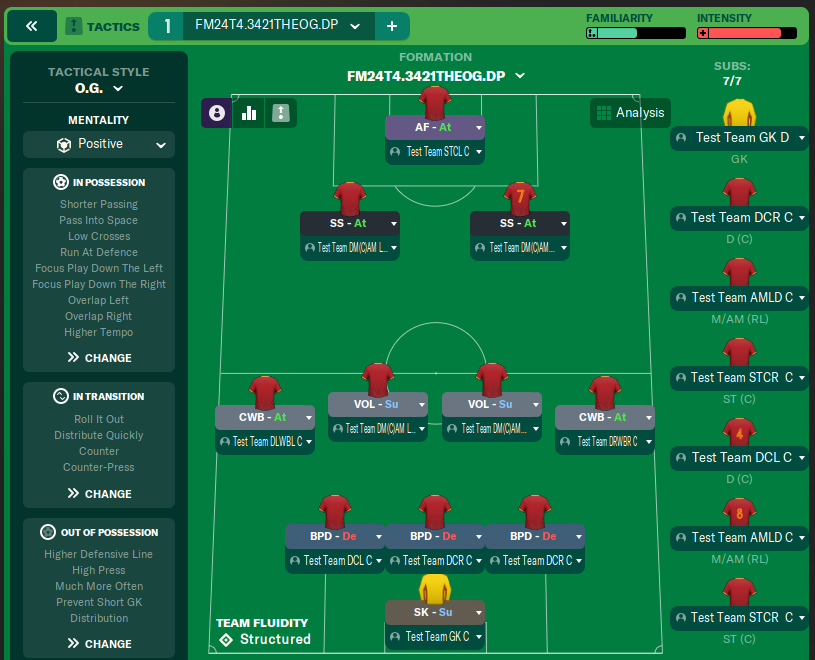The height and width of the screenshot is (660, 815).
Task: Change the In Possession instructions
Action: pos(99,357)
